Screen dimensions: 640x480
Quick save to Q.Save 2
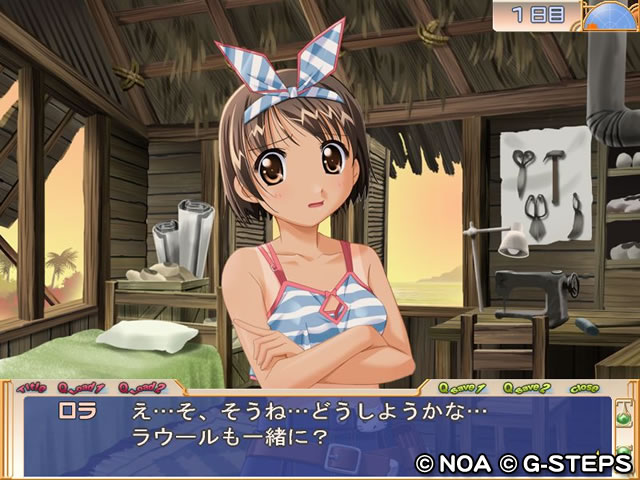[x=527, y=387]
